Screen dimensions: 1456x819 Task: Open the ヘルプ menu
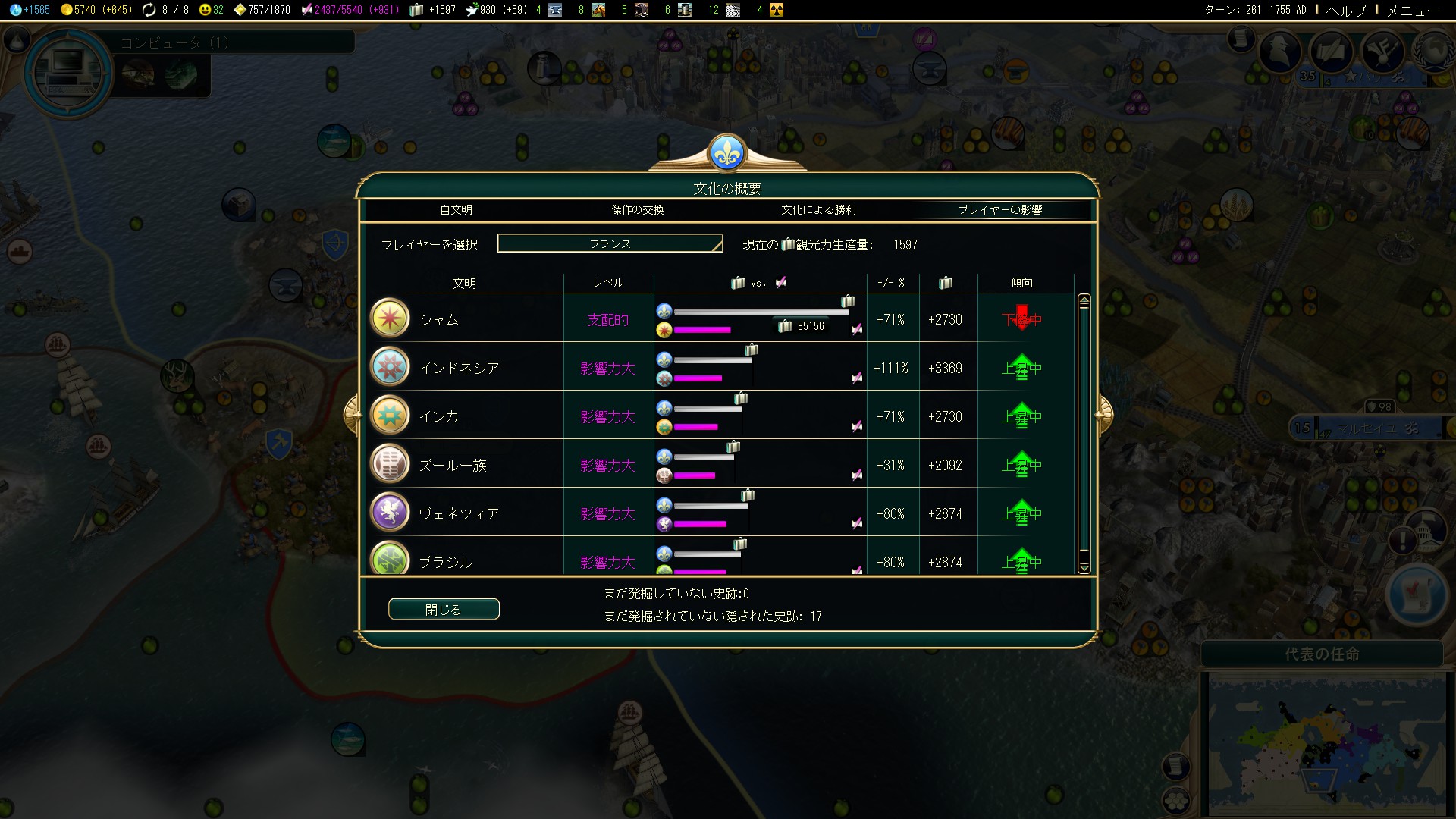point(1345,10)
